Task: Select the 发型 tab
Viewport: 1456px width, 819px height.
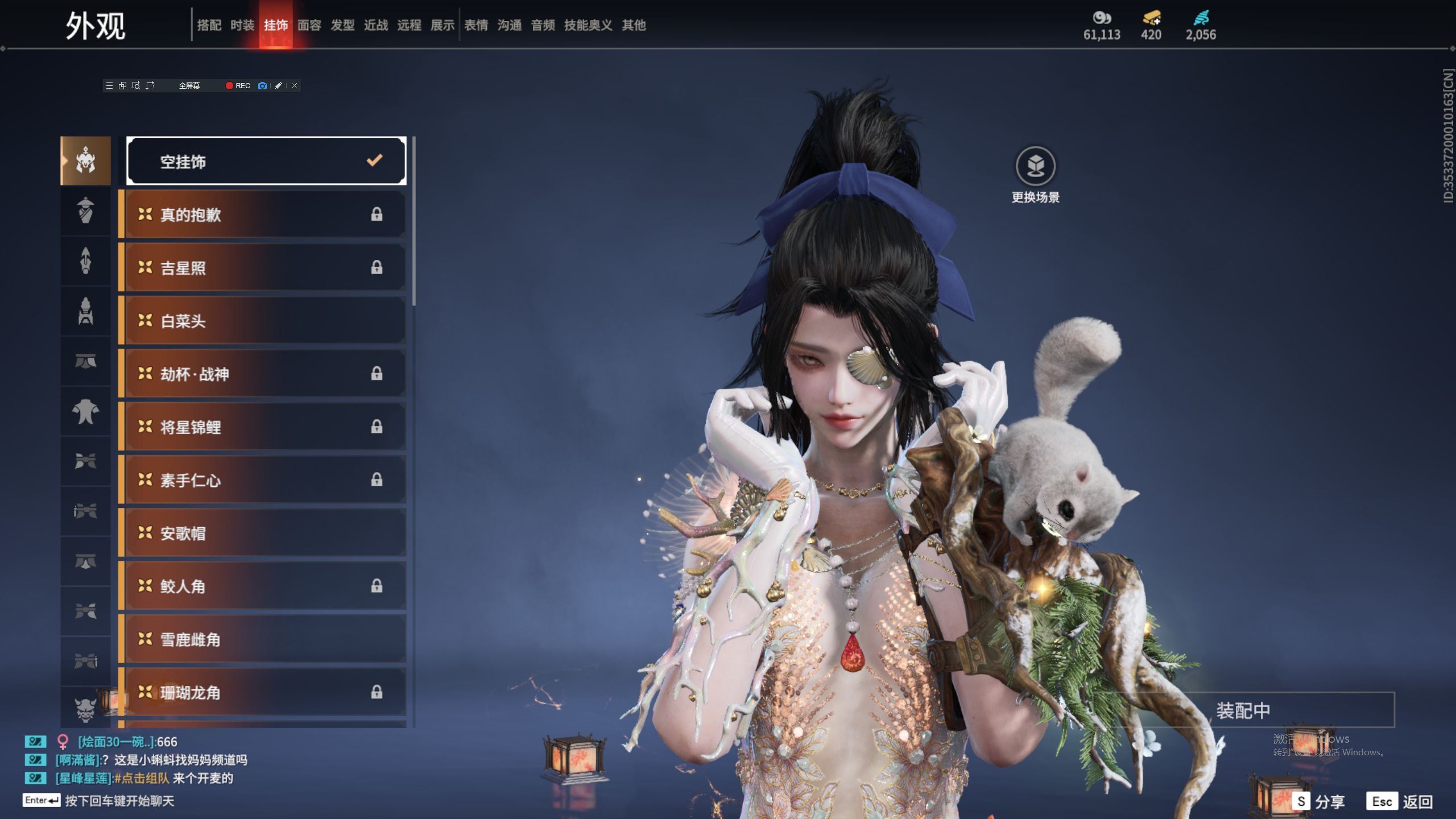Action: 342,25
